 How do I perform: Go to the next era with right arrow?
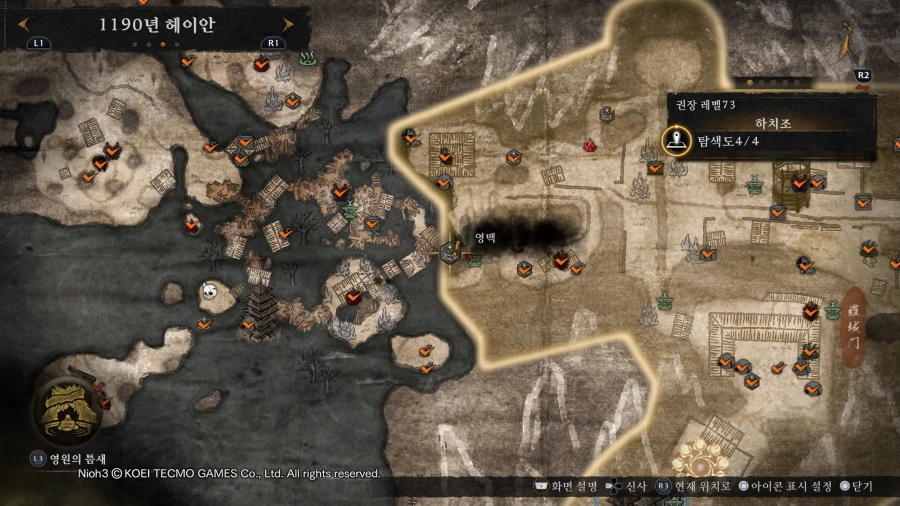pyautogui.click(x=288, y=24)
